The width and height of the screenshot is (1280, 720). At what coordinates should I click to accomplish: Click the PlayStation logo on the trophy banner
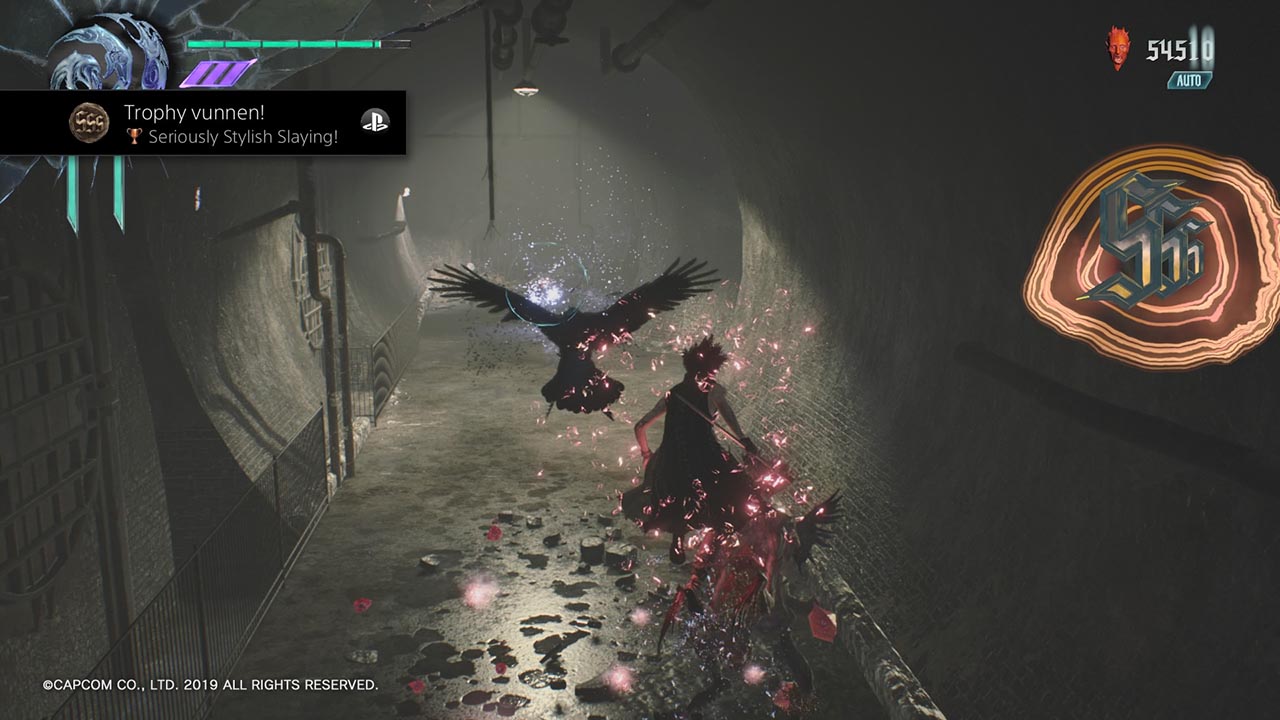point(374,122)
